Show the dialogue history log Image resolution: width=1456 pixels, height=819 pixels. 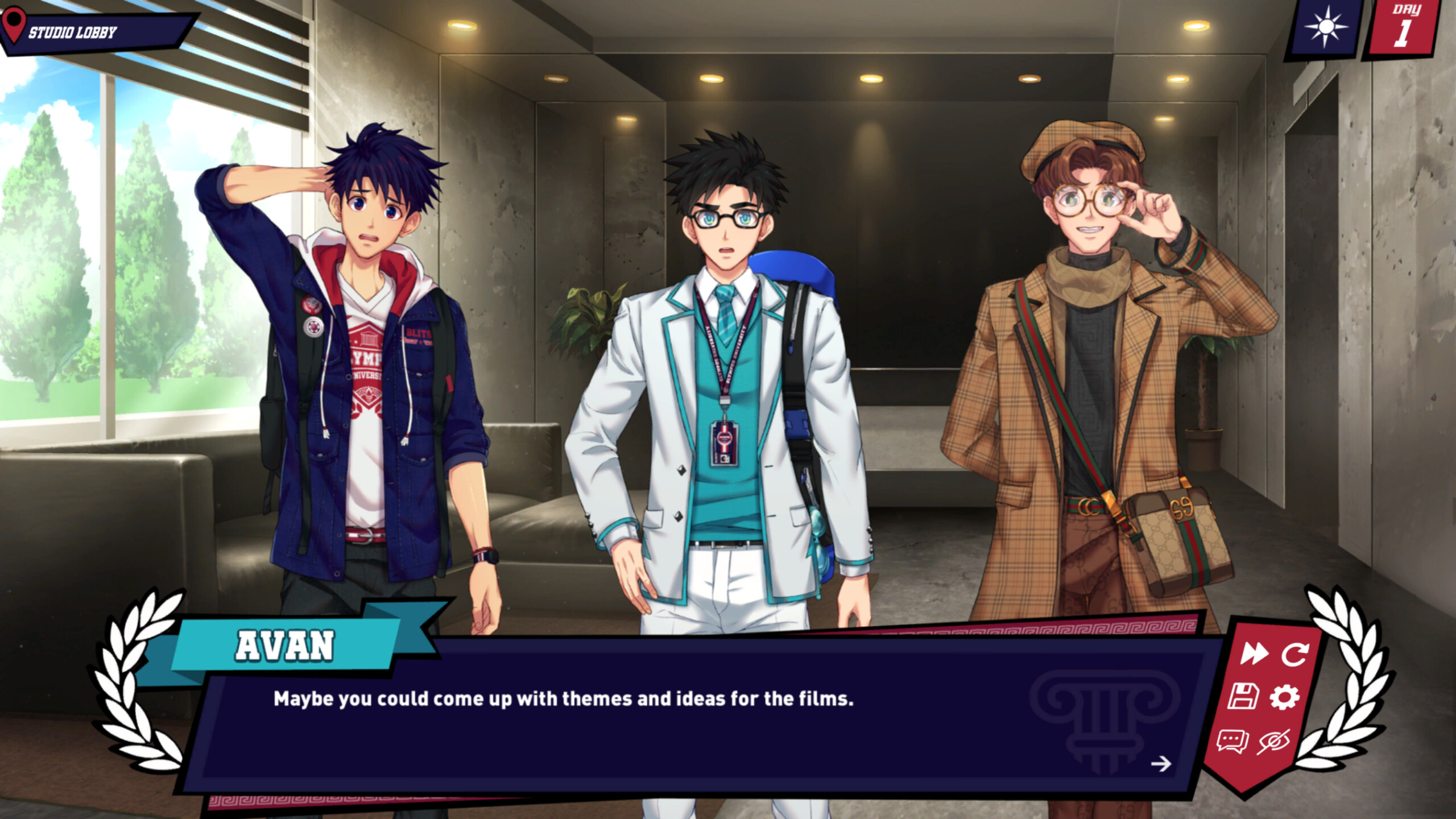pos(1232,742)
